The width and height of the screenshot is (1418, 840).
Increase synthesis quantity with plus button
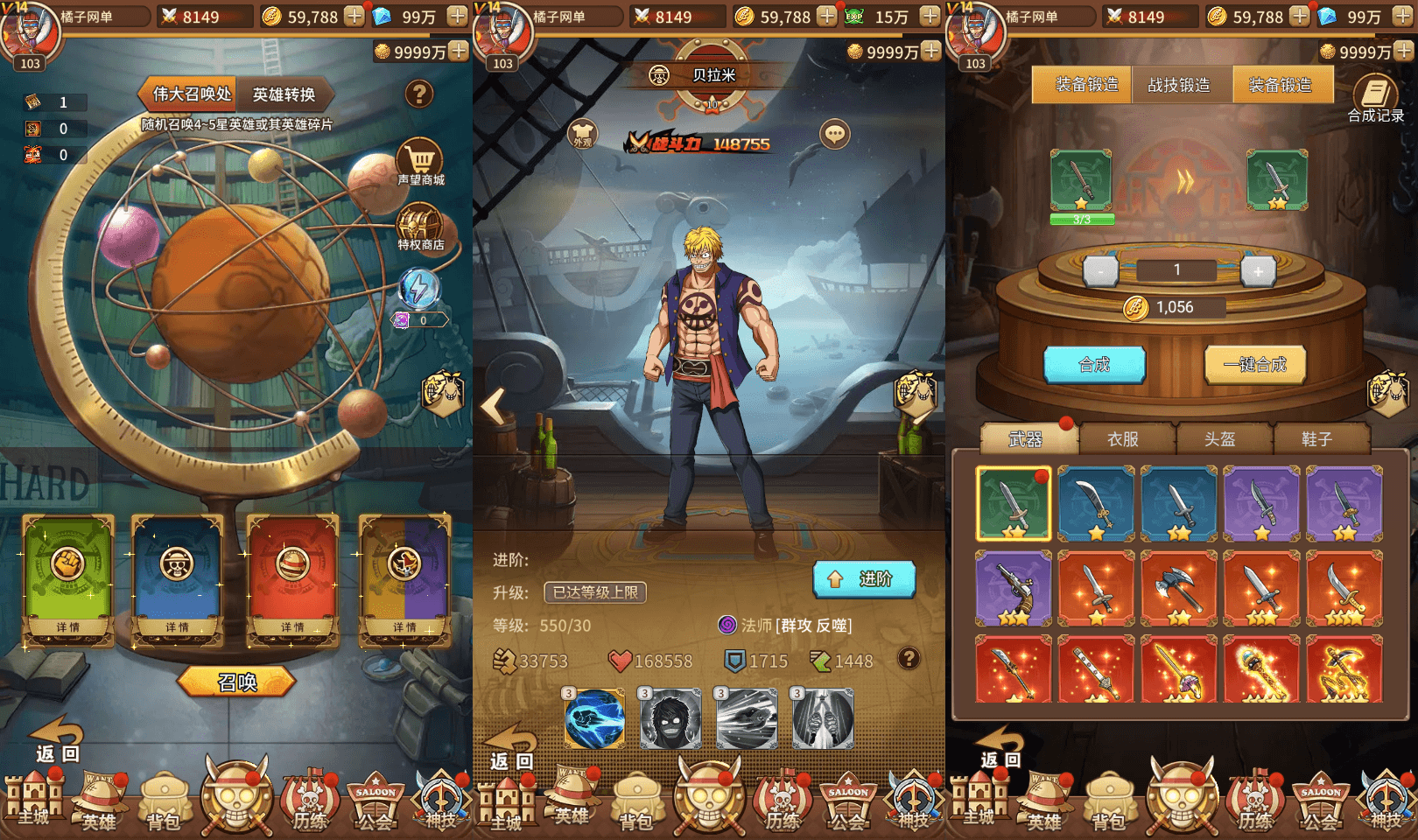1258,271
